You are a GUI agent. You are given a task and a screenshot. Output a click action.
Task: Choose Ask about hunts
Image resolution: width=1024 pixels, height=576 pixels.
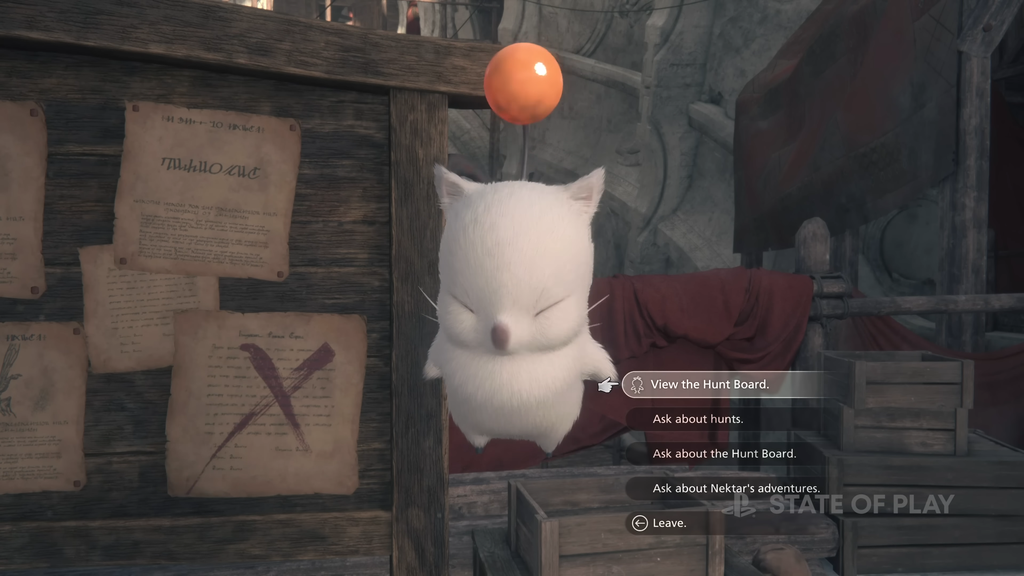pyautogui.click(x=698, y=419)
